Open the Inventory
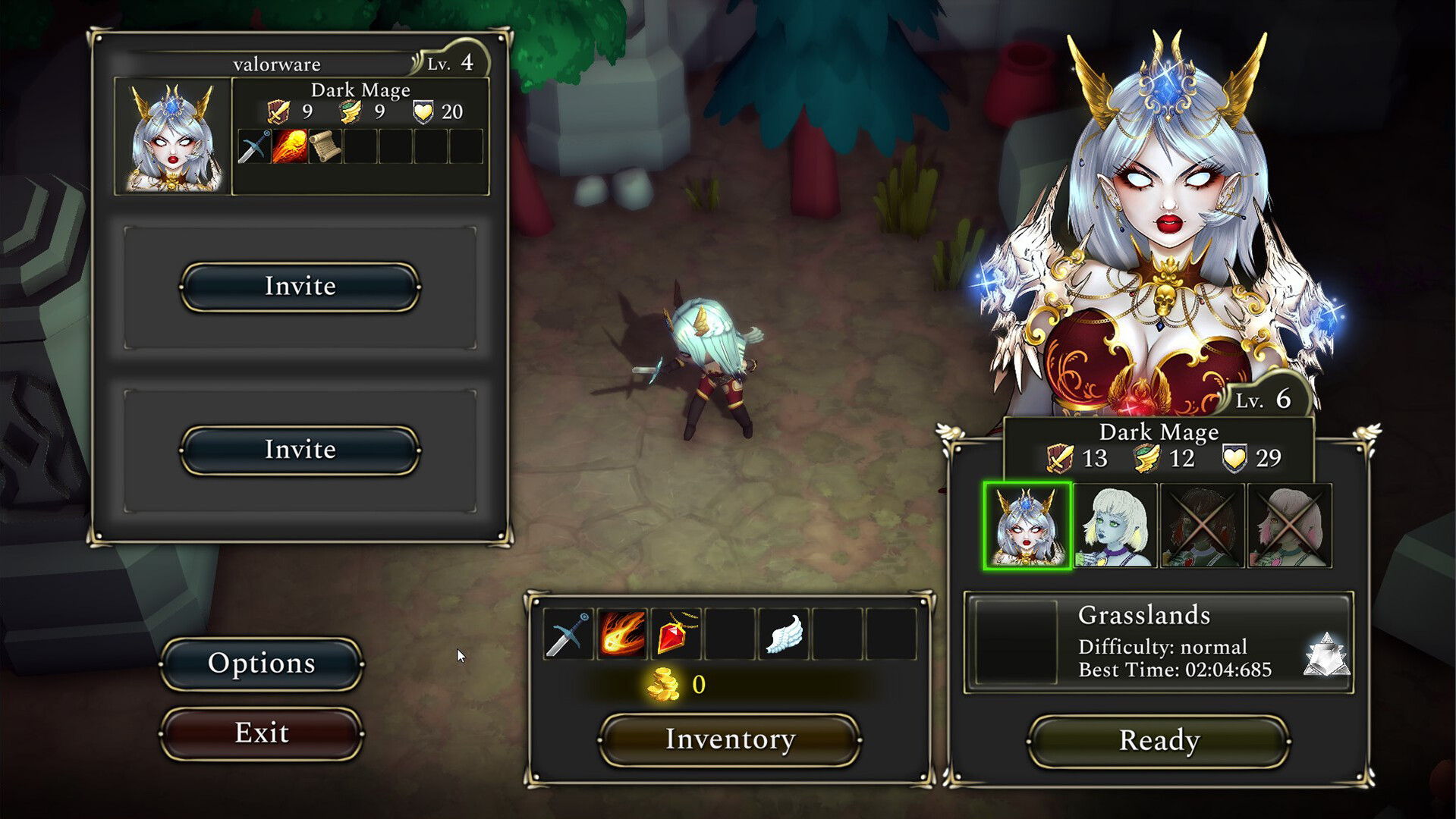This screenshot has width=1456, height=819. click(x=728, y=739)
